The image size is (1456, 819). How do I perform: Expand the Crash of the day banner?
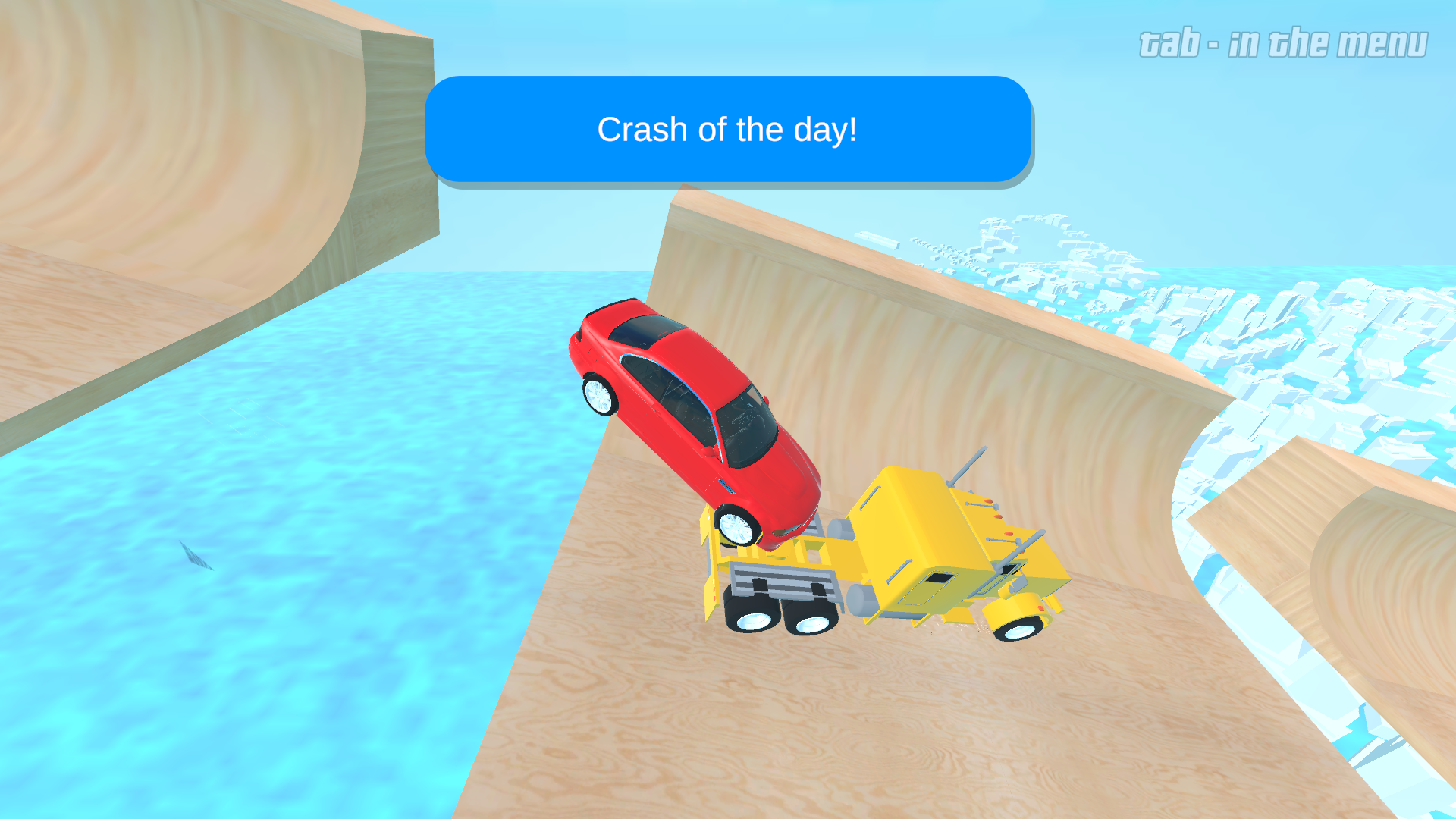point(728,129)
